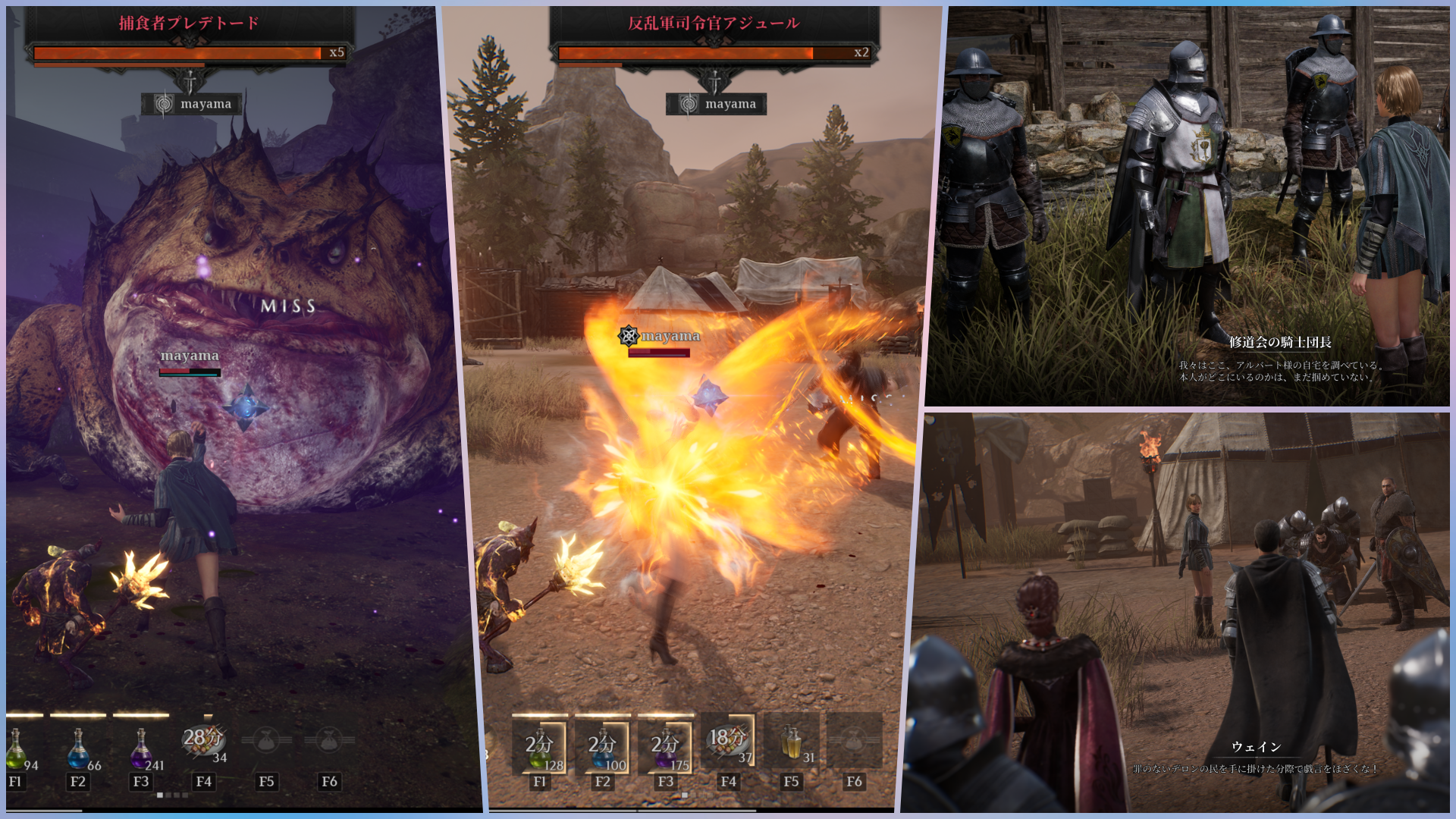
Task: Use the blue potion showing 100 count
Action: [603, 745]
